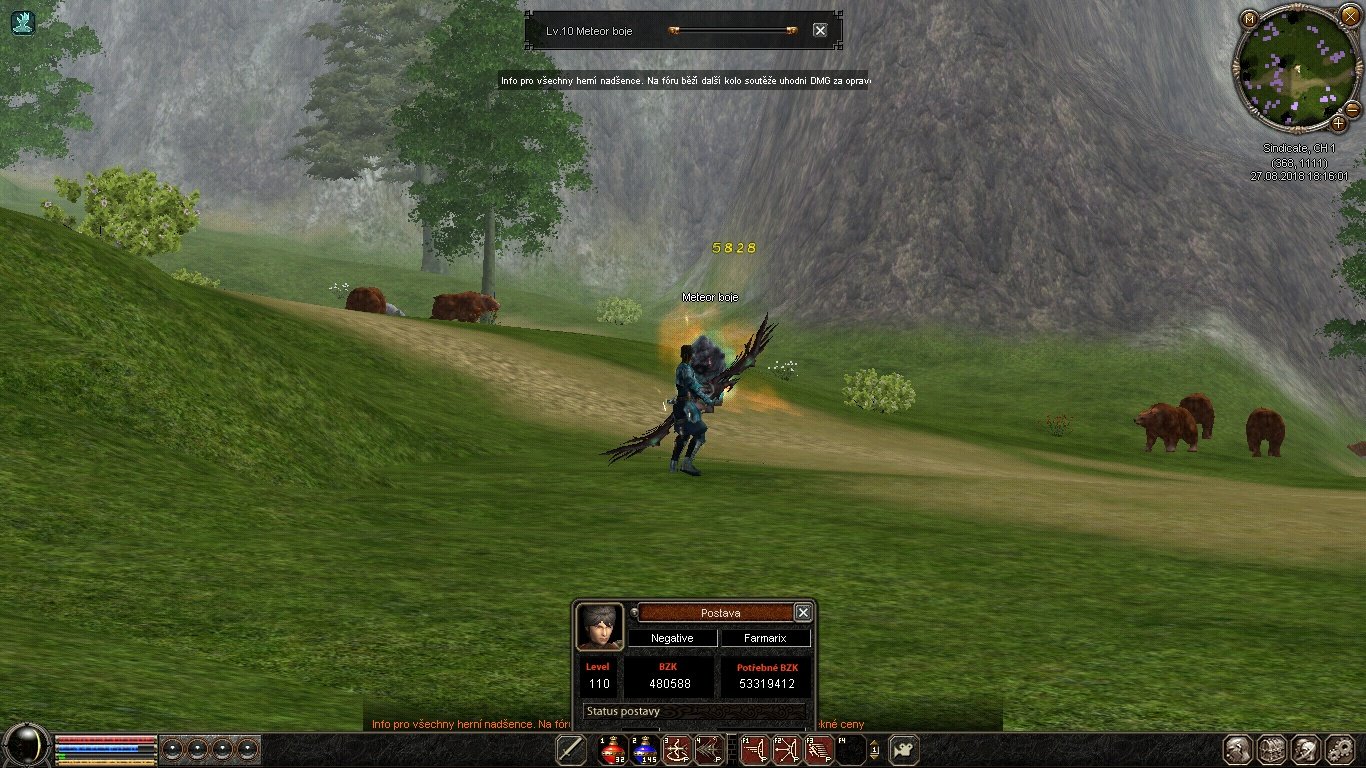Open the world map with the M button
Image resolution: width=1366 pixels, height=768 pixels.
click(x=1249, y=18)
